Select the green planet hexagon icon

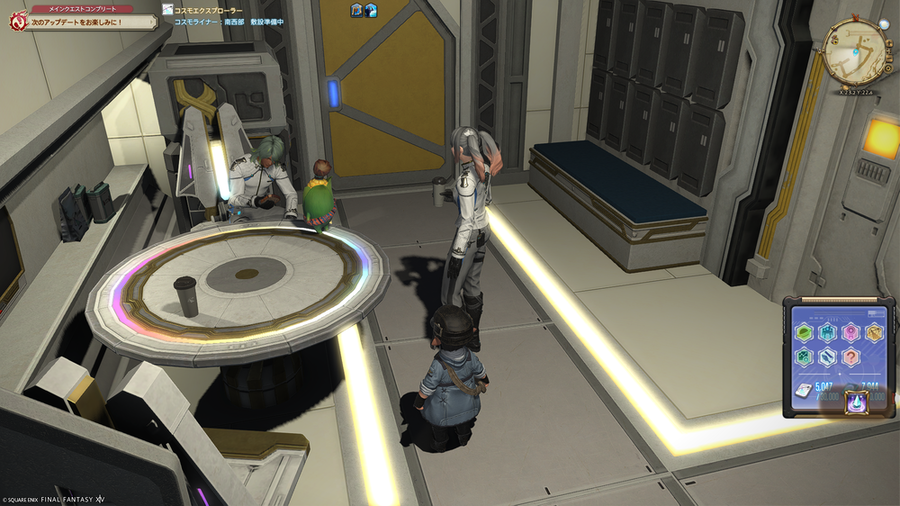[x=804, y=333]
